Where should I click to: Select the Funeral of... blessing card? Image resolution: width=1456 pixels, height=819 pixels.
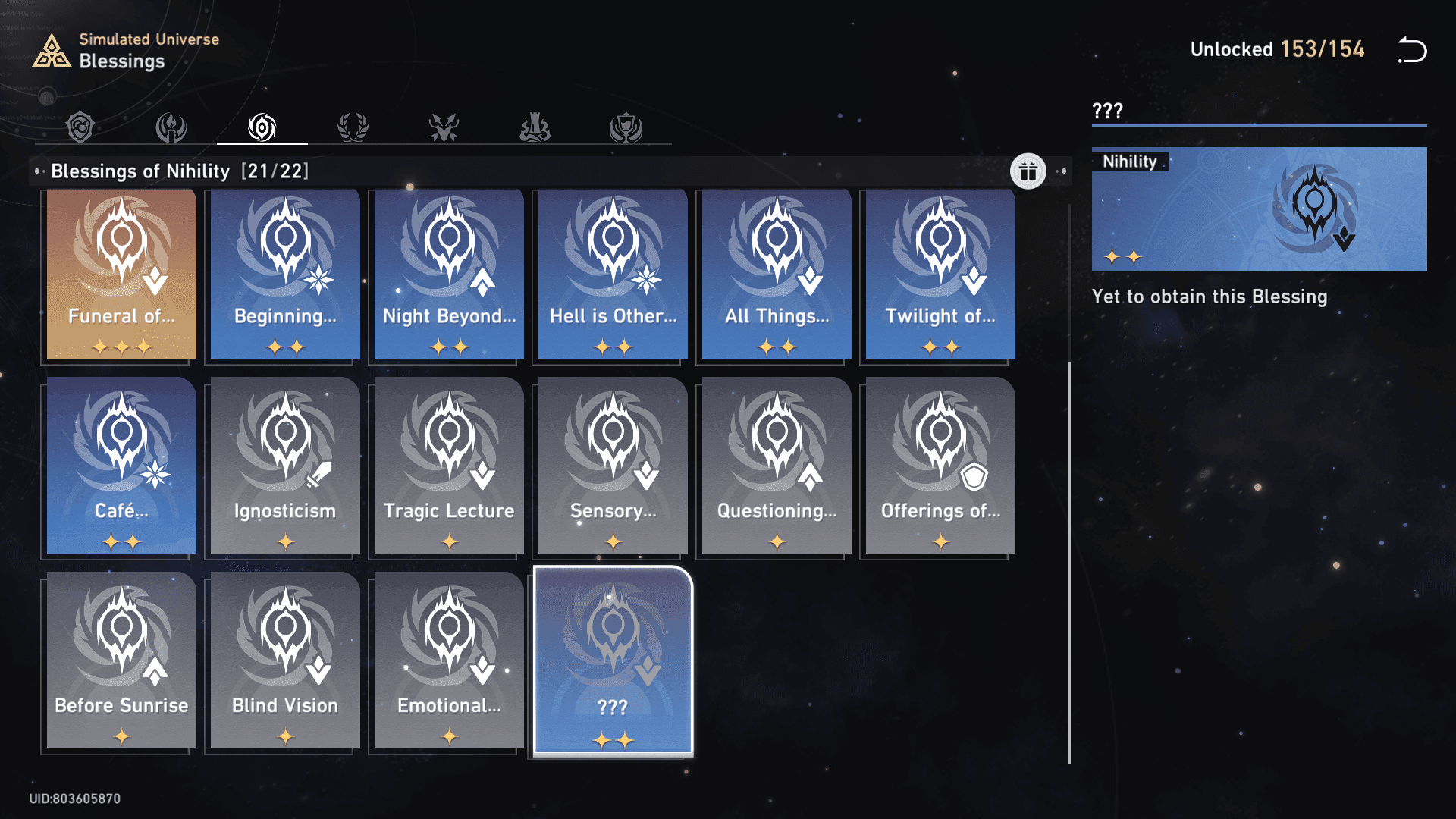[x=121, y=274]
